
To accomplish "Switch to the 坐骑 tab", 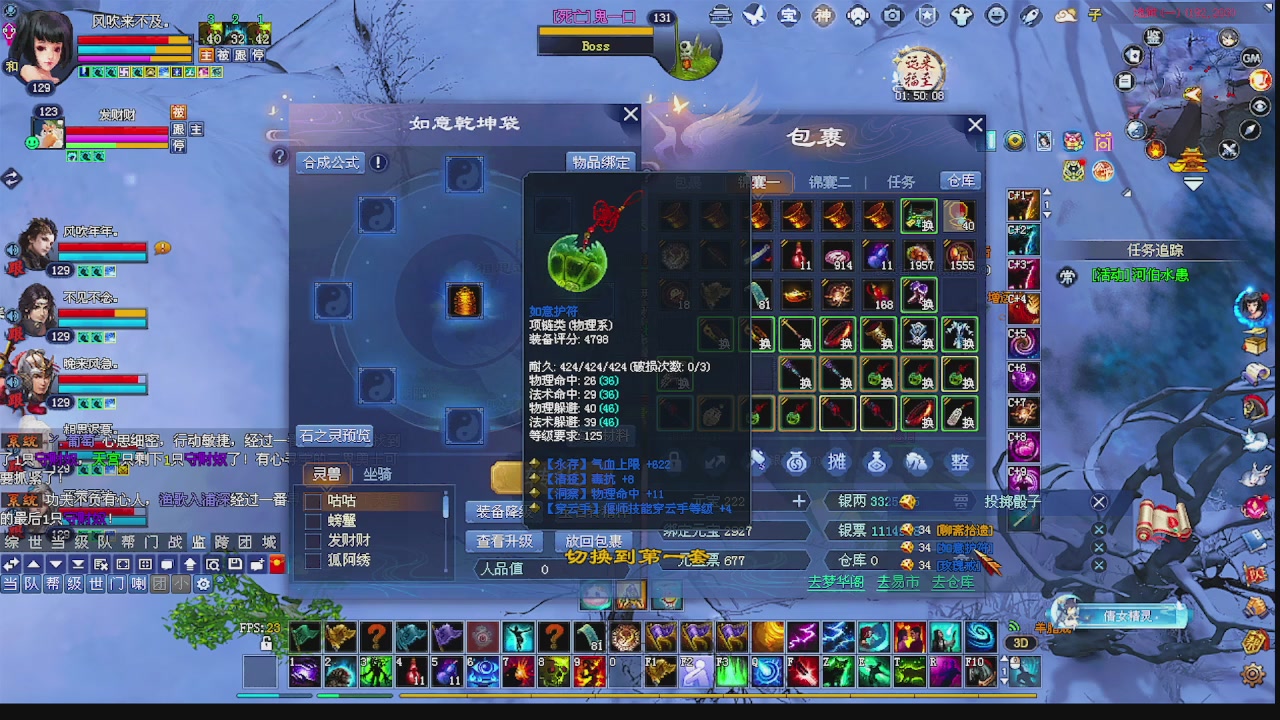I will tap(377, 474).
